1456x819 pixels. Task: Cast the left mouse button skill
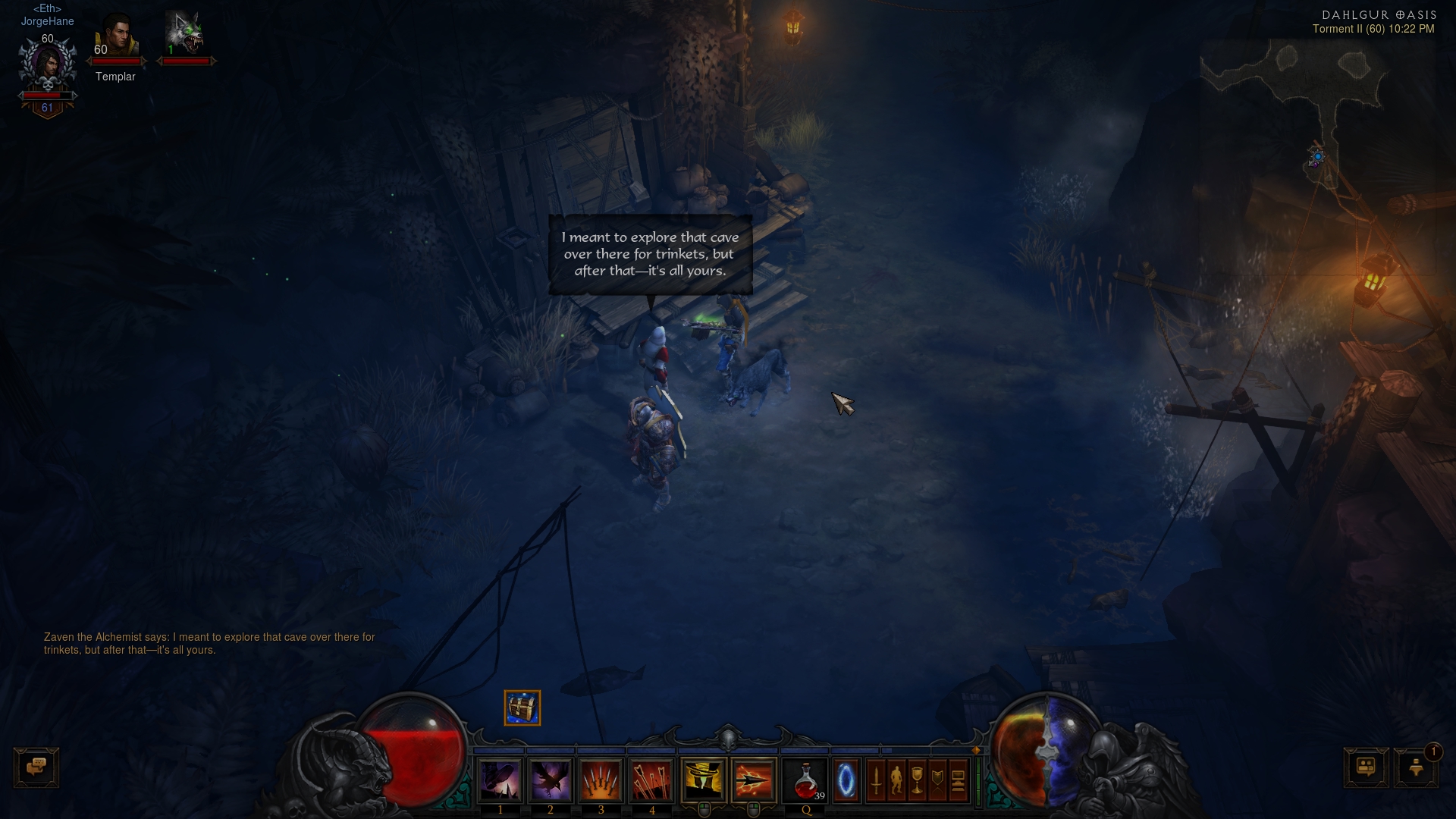pos(704,780)
